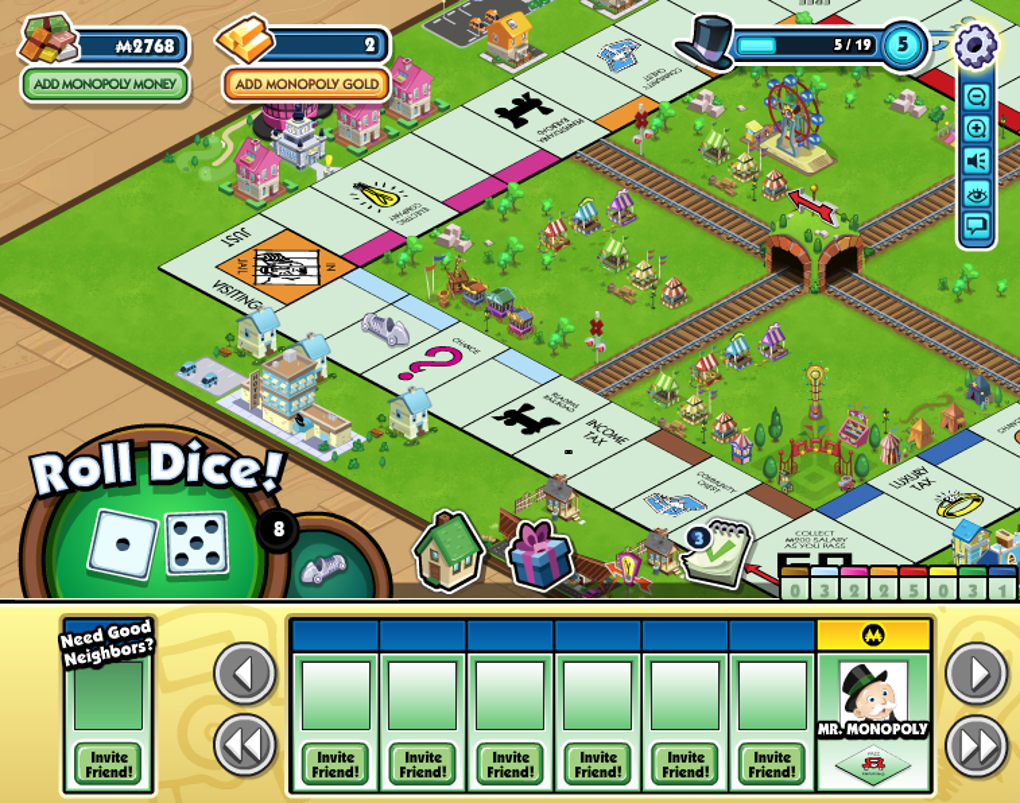Screen dimensions: 1020x803
Task: Invite a friend under Need Good Neighbors
Action: pos(108,765)
